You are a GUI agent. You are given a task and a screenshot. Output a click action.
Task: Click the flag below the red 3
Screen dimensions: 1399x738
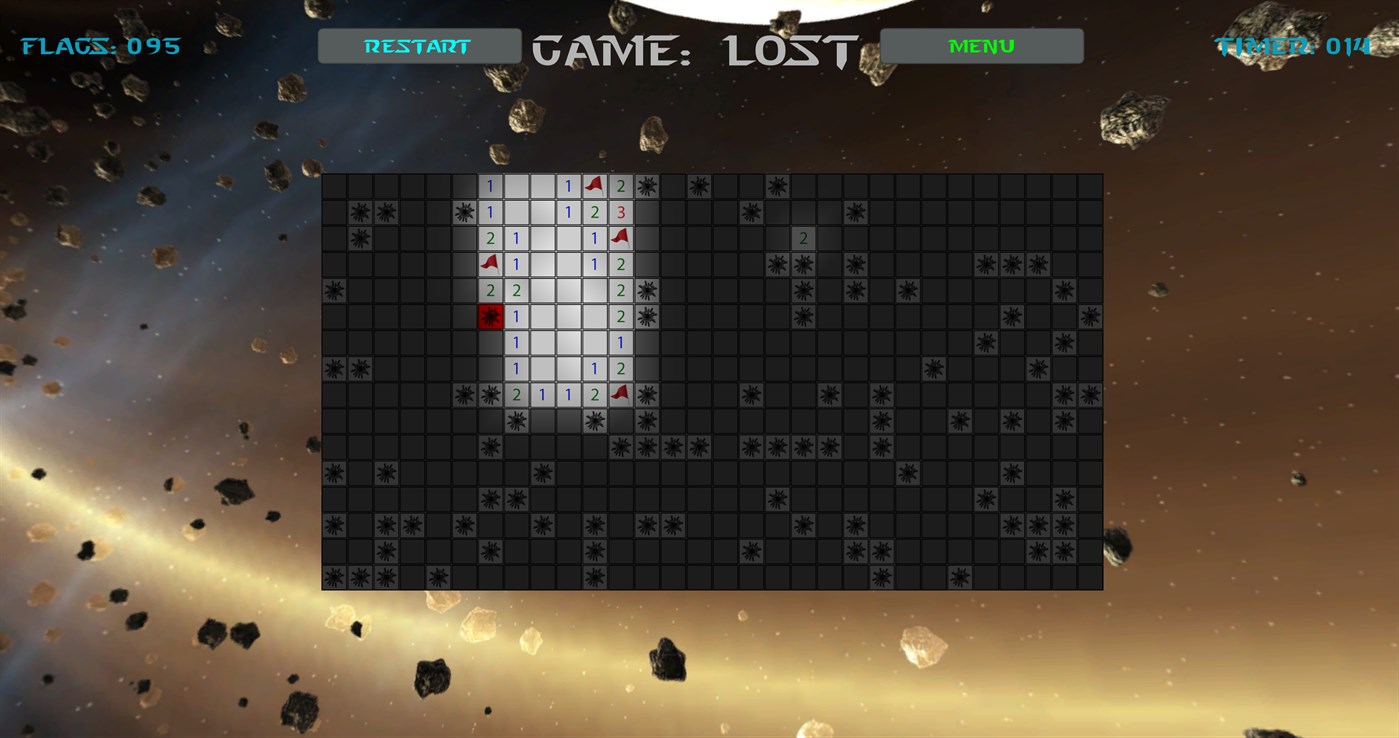(622, 237)
